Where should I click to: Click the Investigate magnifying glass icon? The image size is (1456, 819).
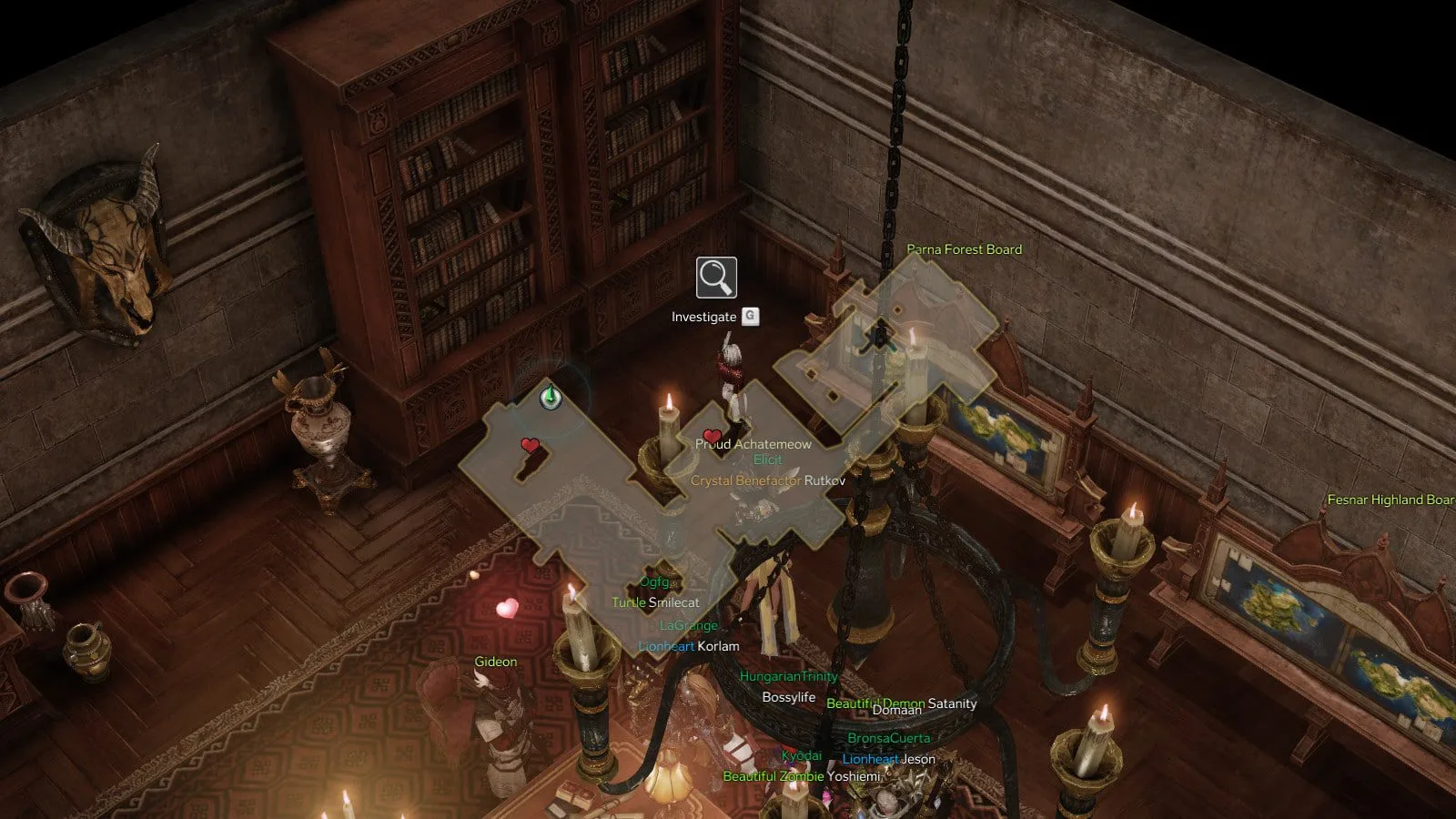(716, 278)
